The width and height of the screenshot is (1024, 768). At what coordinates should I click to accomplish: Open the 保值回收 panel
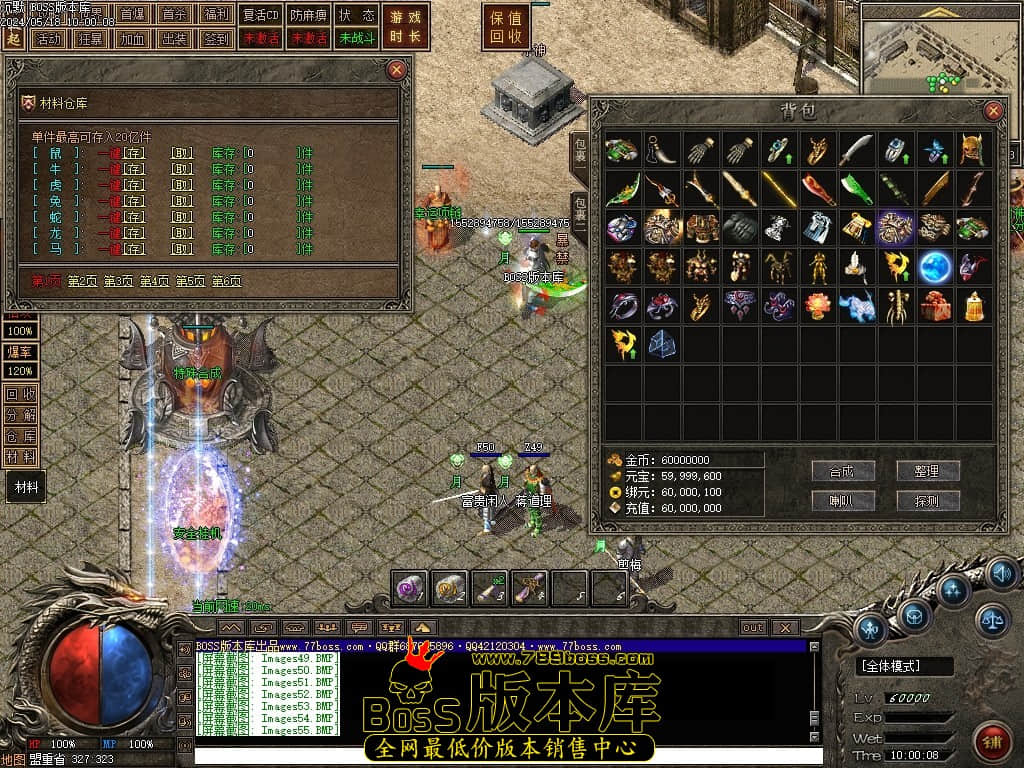[507, 27]
